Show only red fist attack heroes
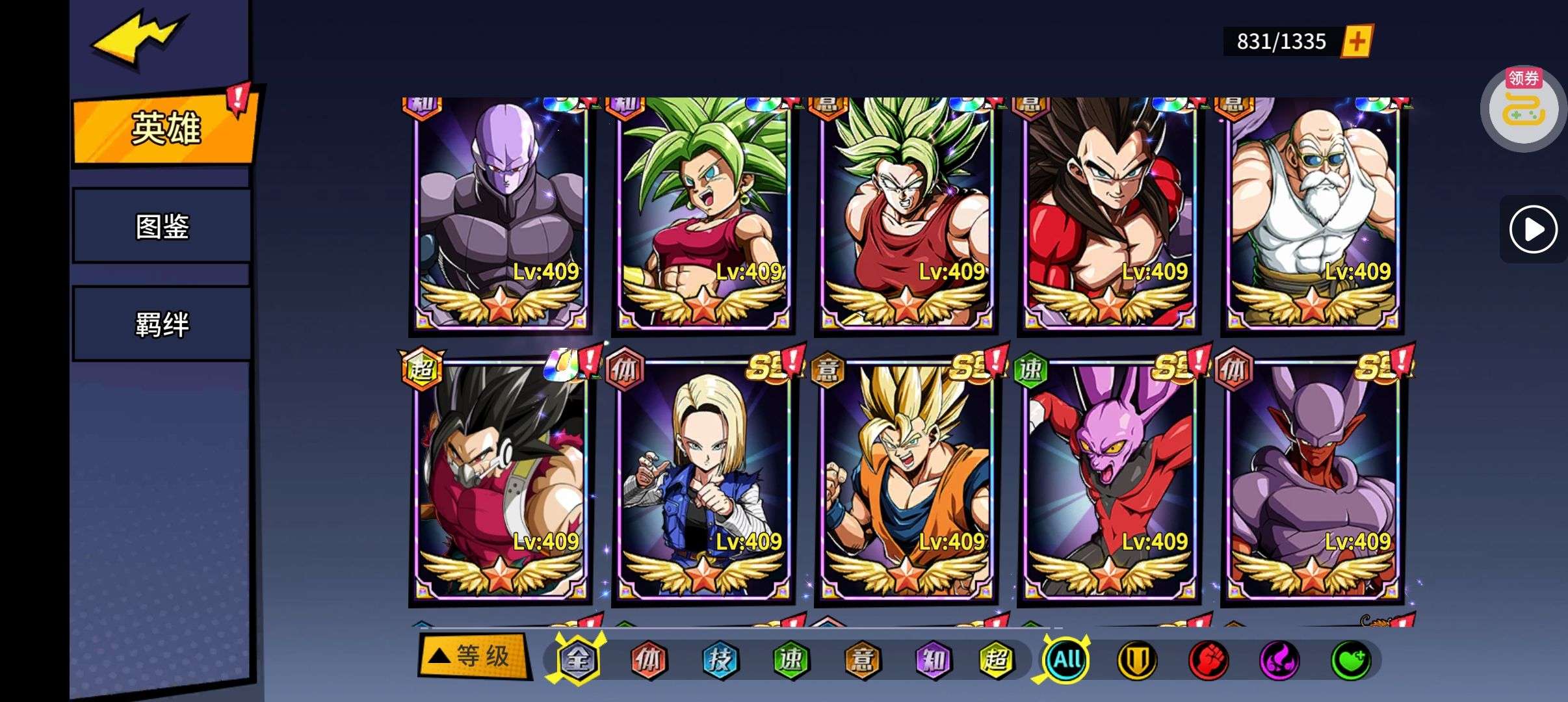 coord(1208,660)
